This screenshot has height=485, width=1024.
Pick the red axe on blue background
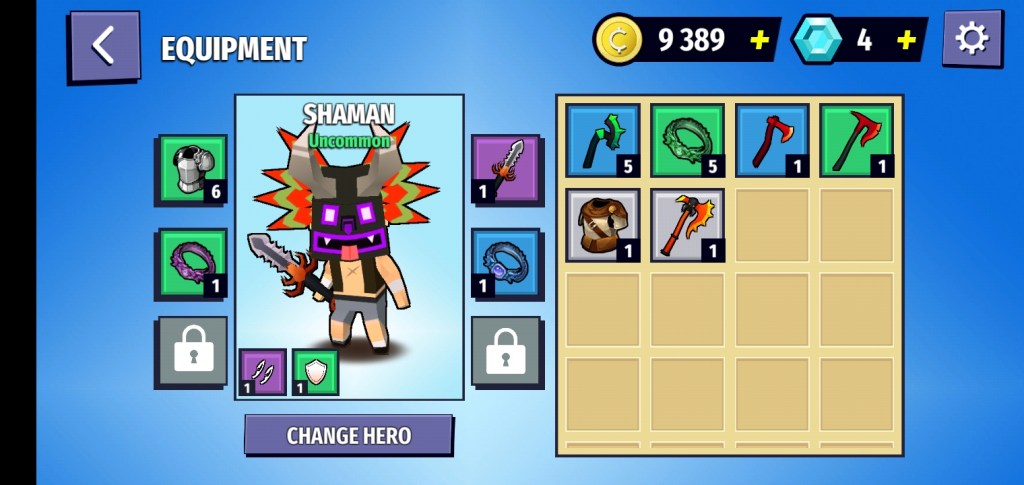772,141
